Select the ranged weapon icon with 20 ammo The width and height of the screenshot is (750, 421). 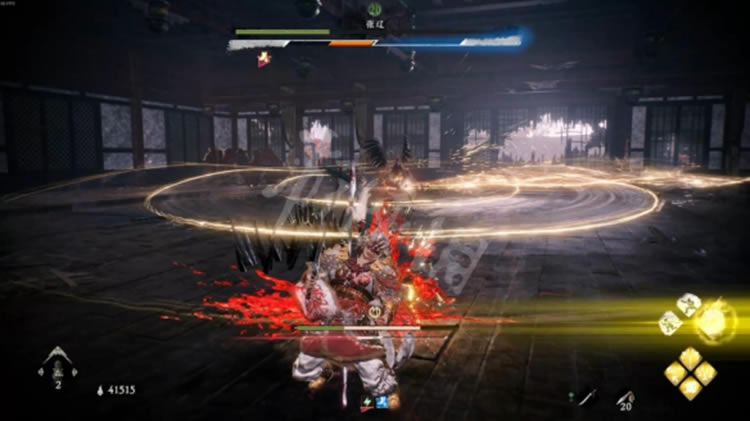tap(625, 397)
